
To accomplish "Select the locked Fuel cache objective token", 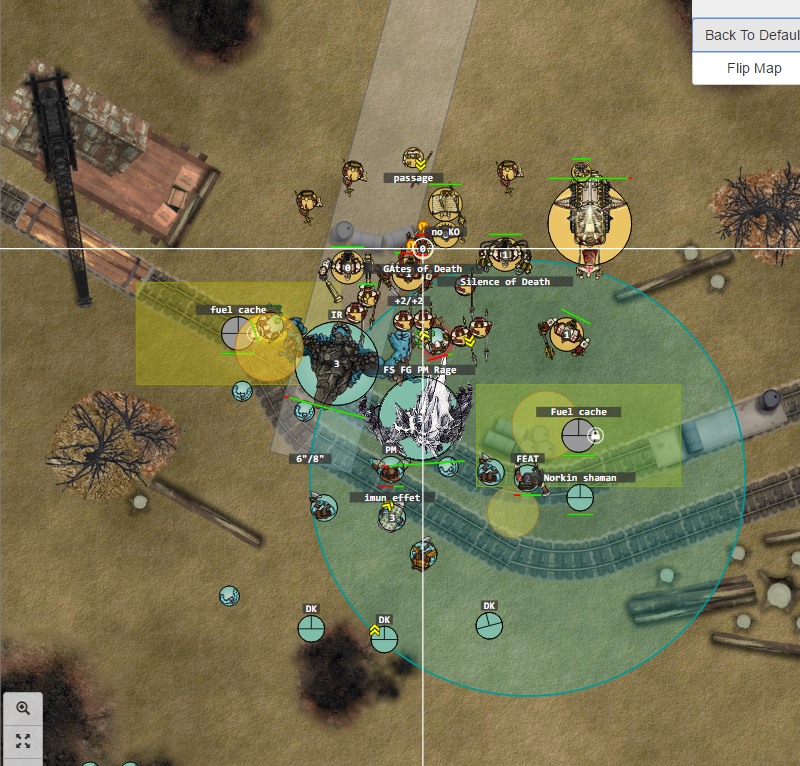I will coord(577,435).
